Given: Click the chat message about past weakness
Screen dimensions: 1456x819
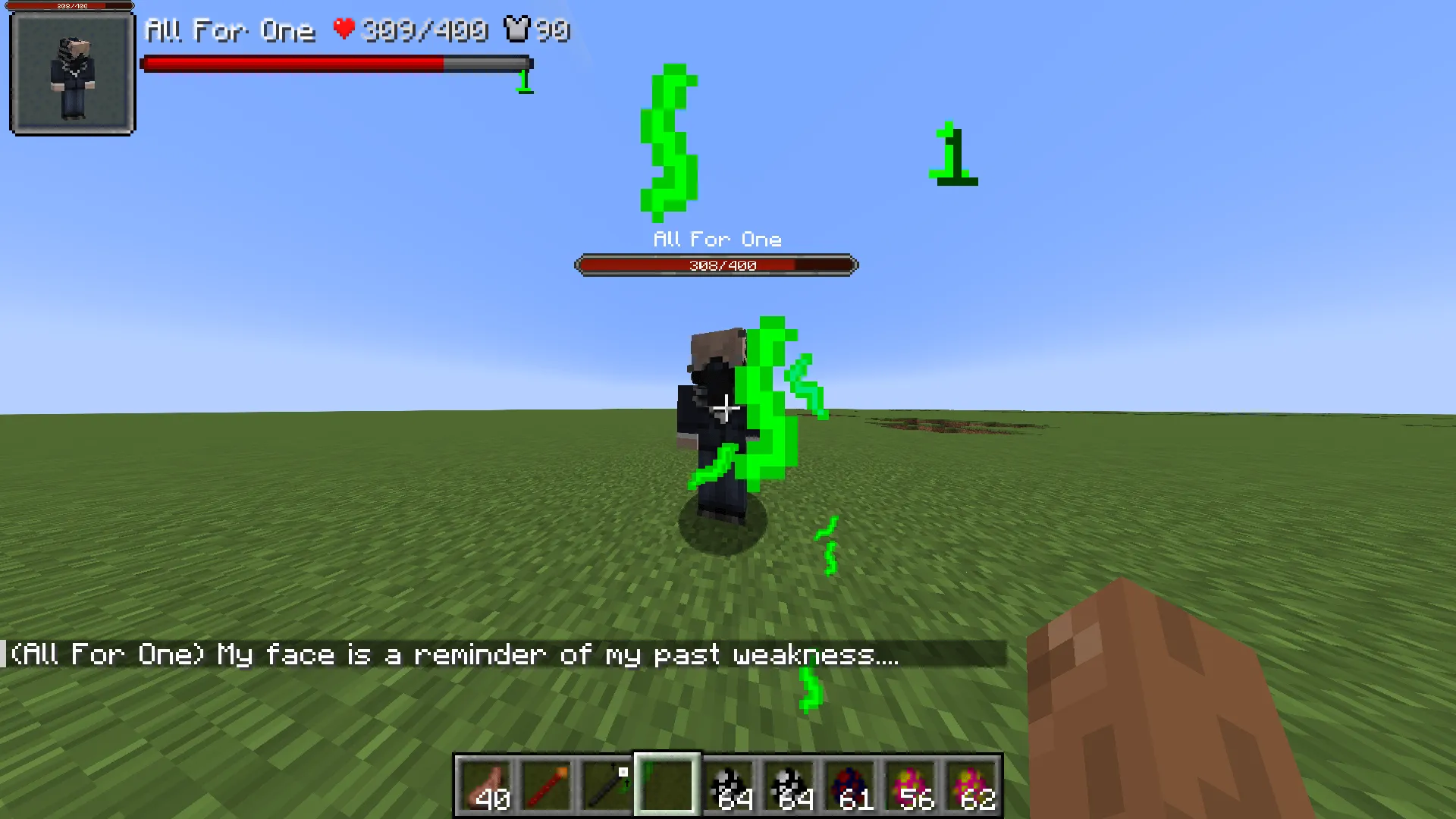Looking at the screenshot, I should pyautogui.click(x=455, y=654).
